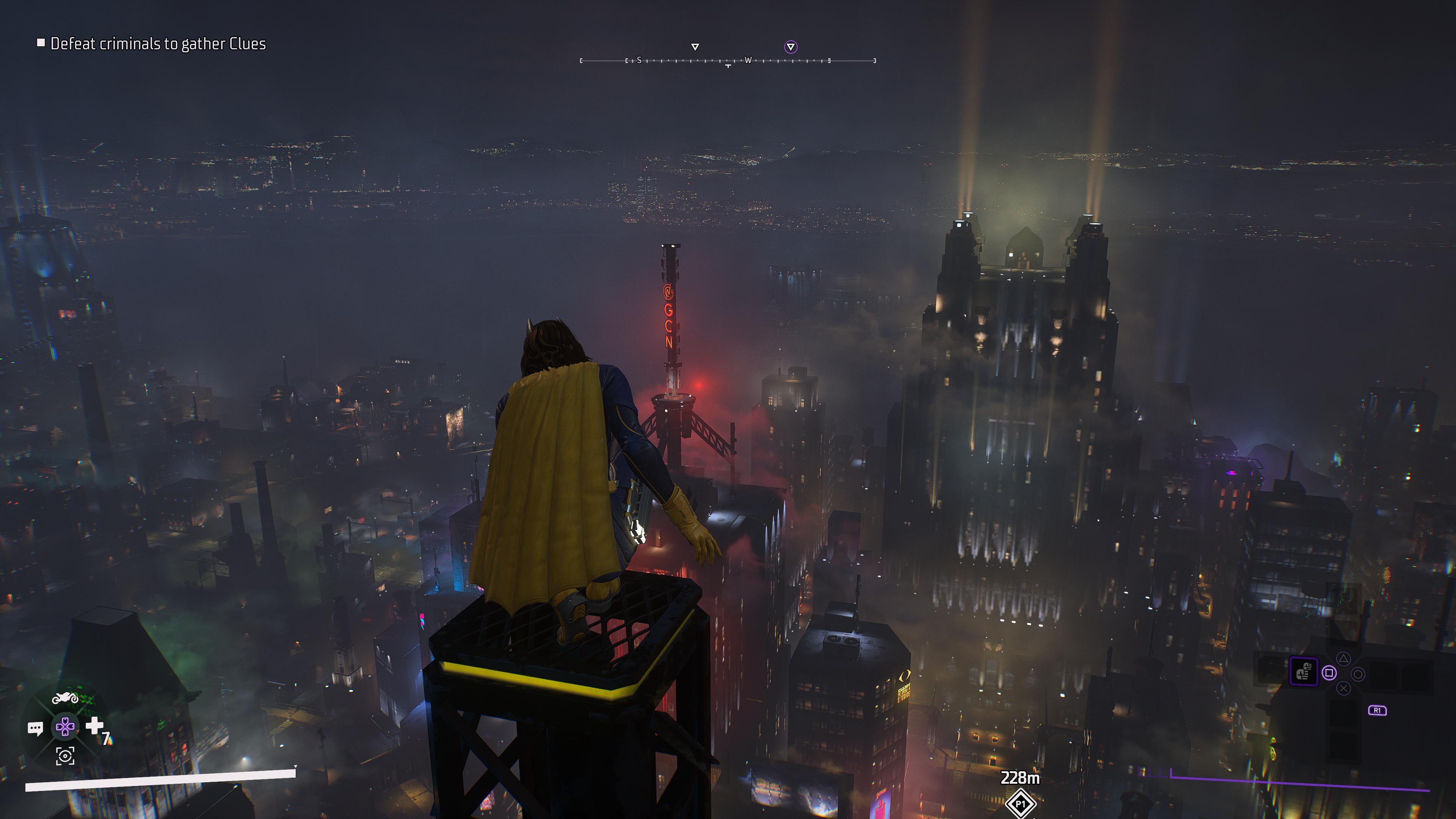
Task: Select the Defeat criminals objective tracker
Action: coord(152,44)
